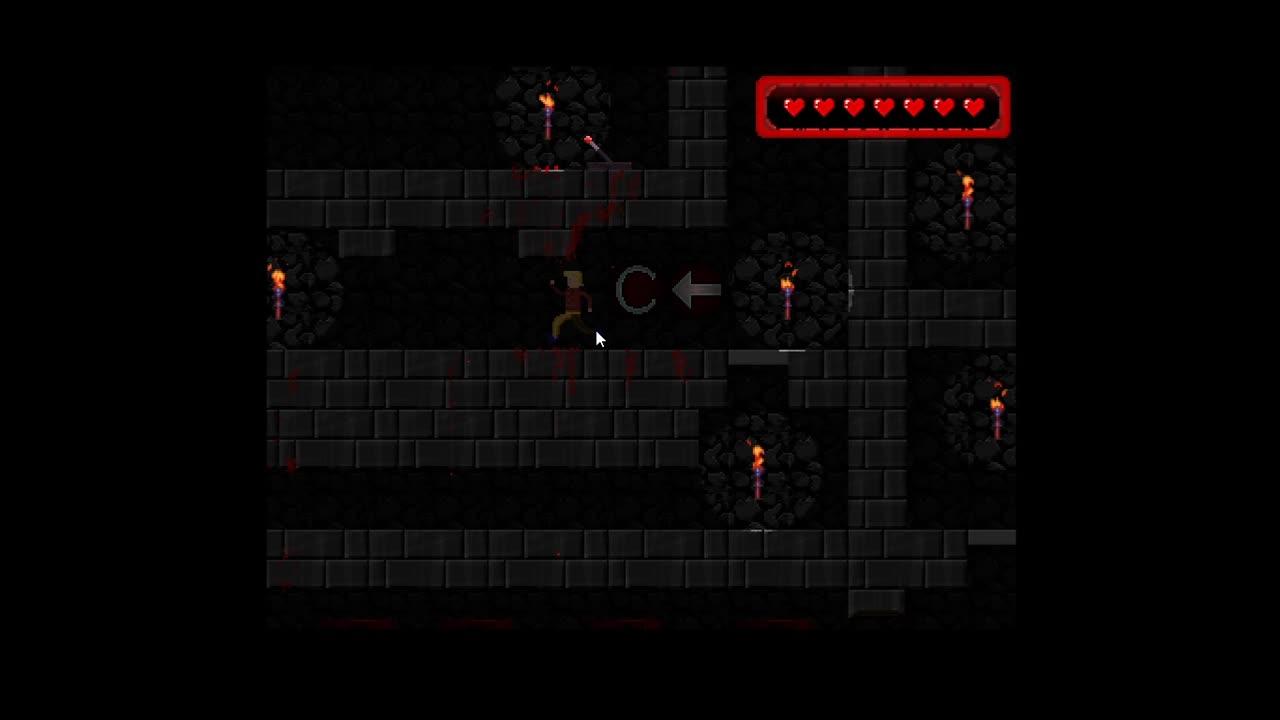Screen dimensions: 1280x720
Task: Select the torch right of the arrow prompt
Action: click(x=788, y=290)
